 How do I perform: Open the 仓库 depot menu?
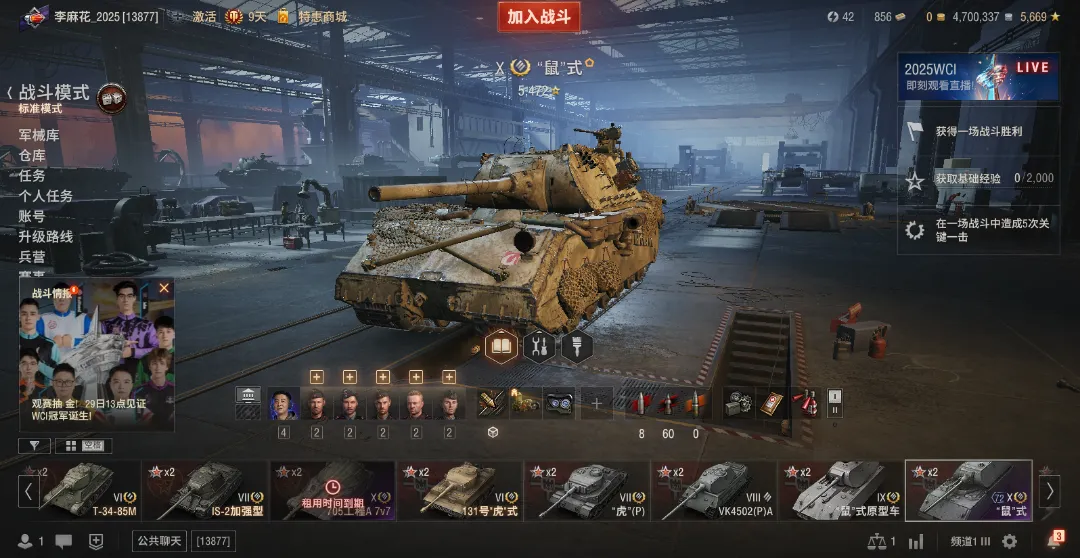[32, 155]
